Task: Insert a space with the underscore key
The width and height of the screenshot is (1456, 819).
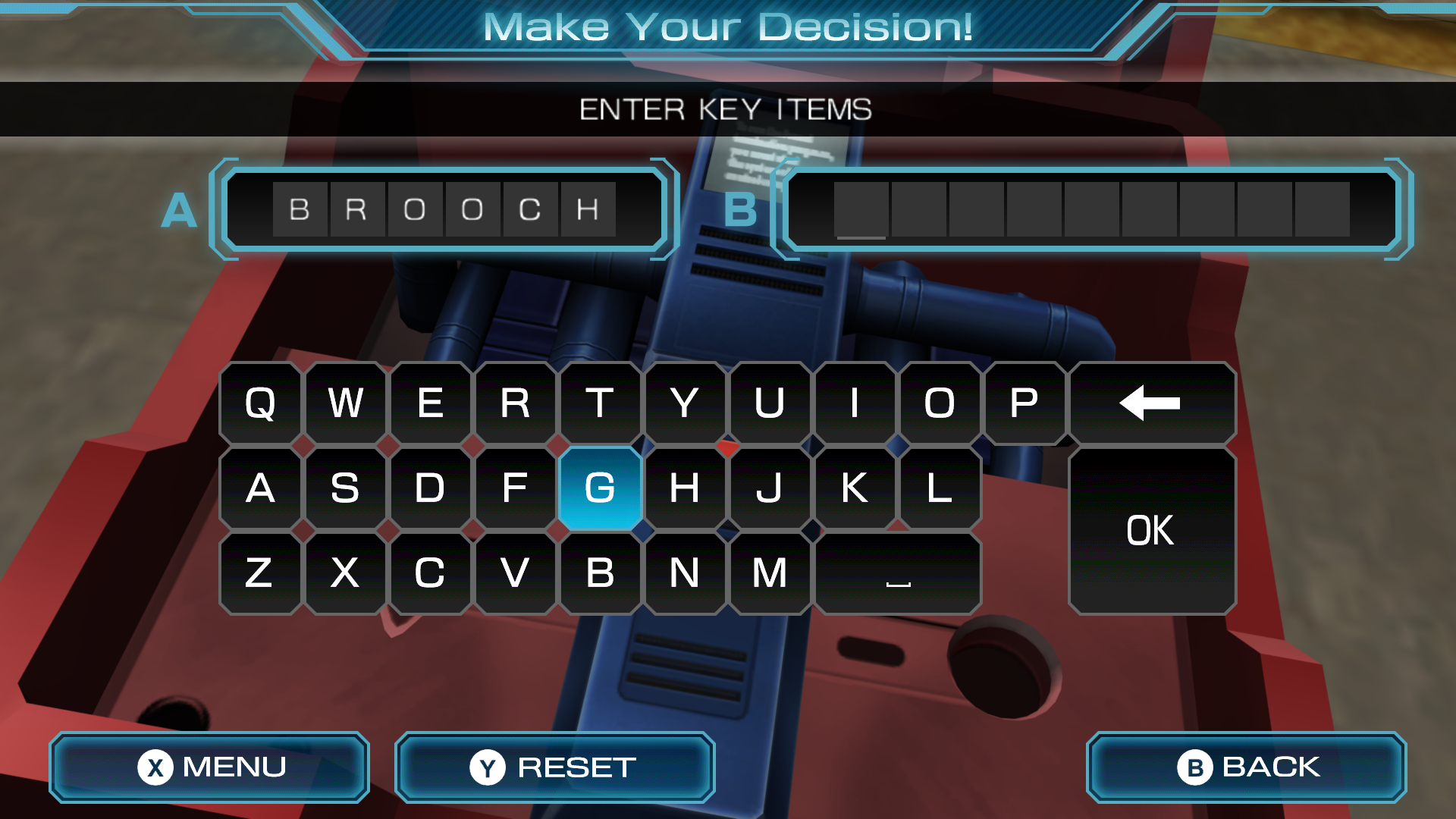Action: pos(898,573)
